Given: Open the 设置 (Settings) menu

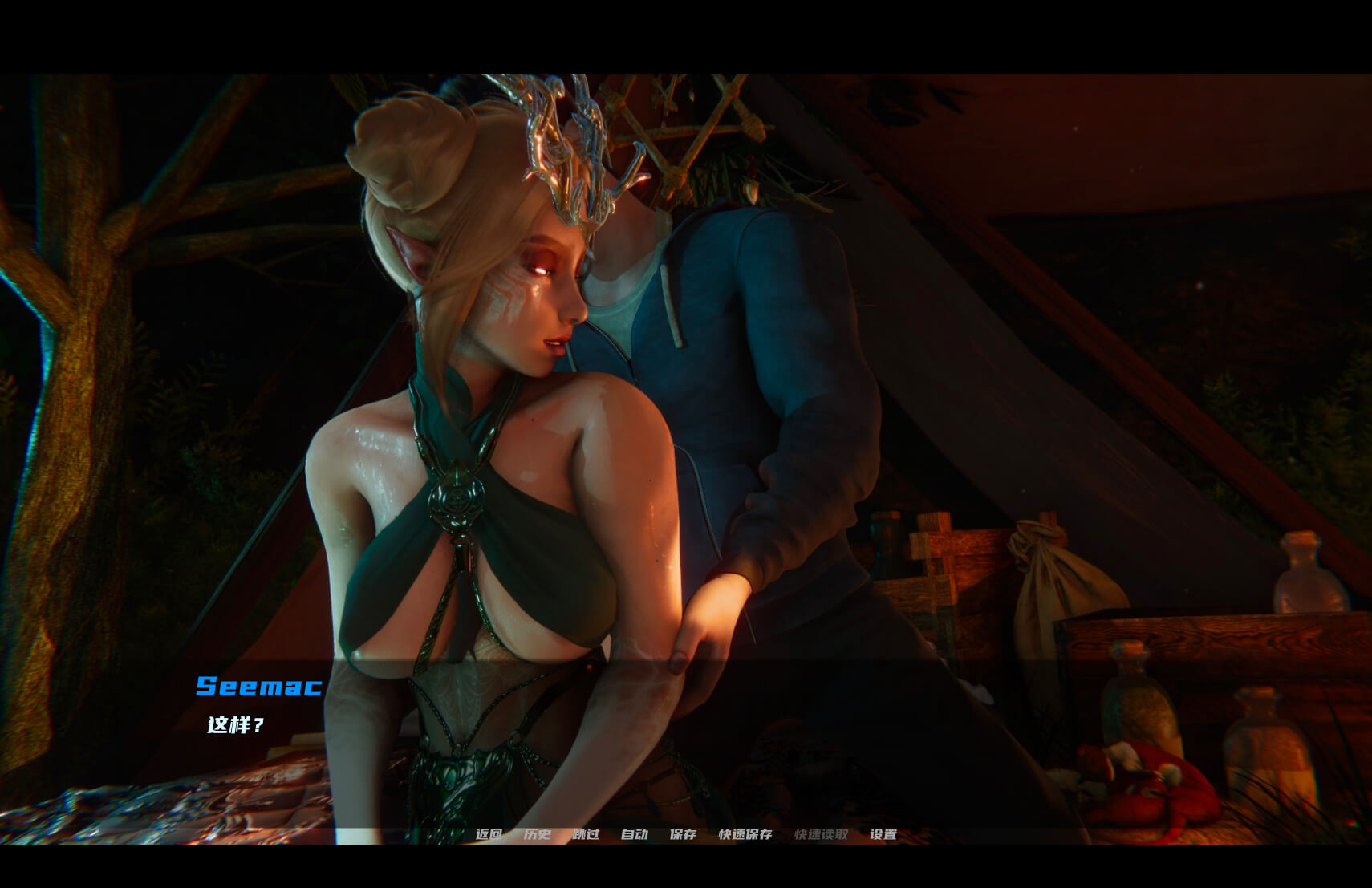Looking at the screenshot, I should tap(883, 834).
